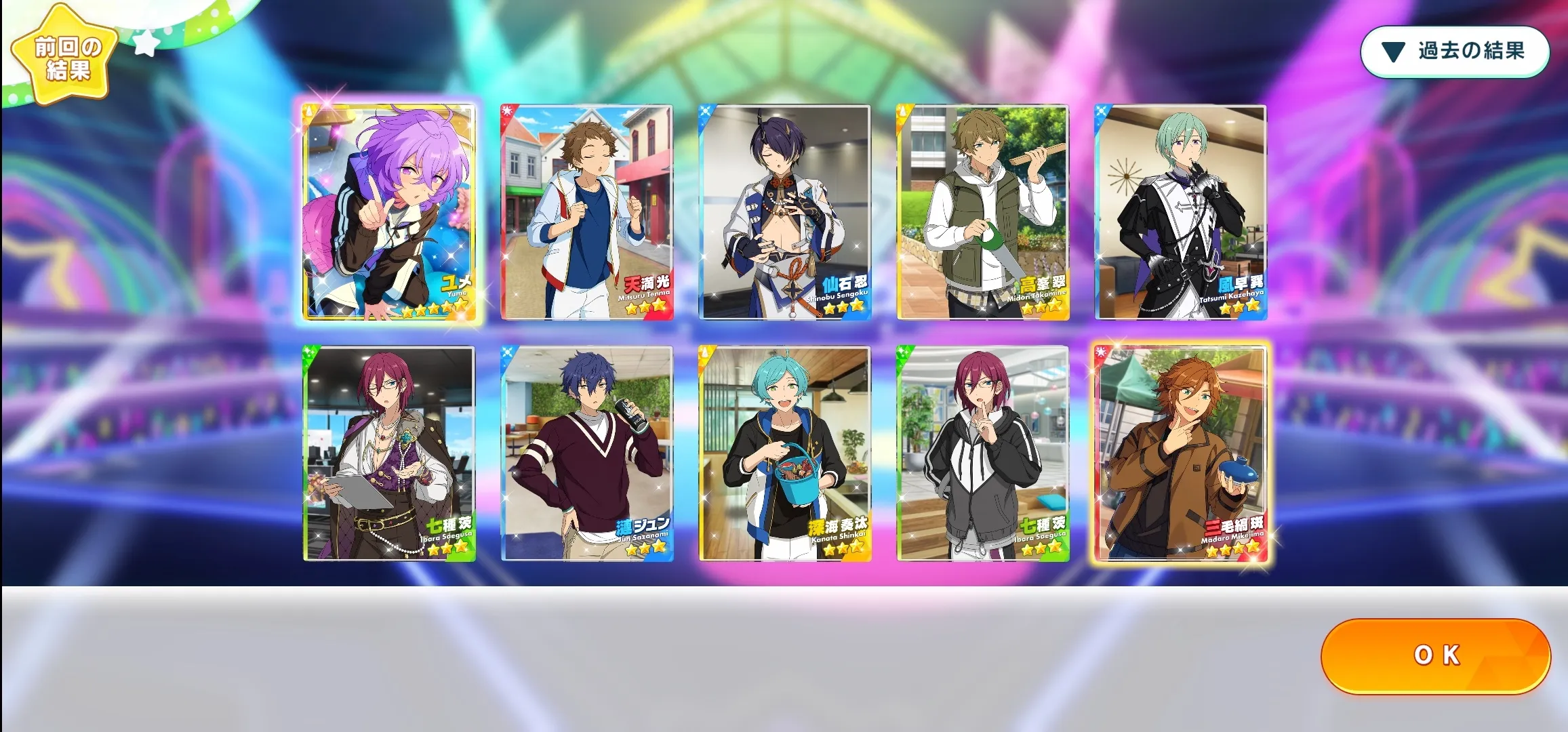The width and height of the screenshot is (1568, 732).
Task: View the Kanata Shinkai card
Action: (784, 453)
